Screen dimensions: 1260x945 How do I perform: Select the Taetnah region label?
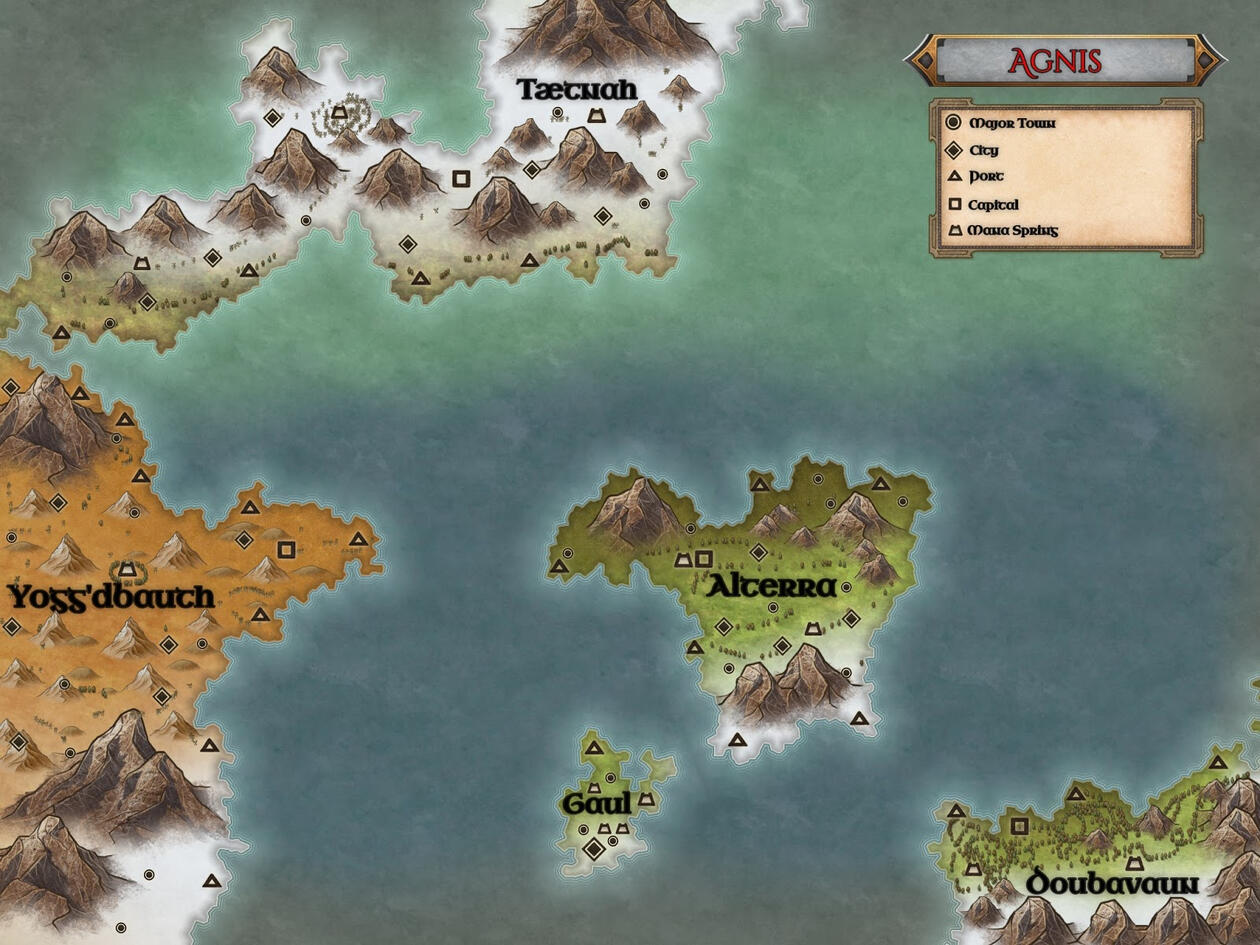click(576, 90)
